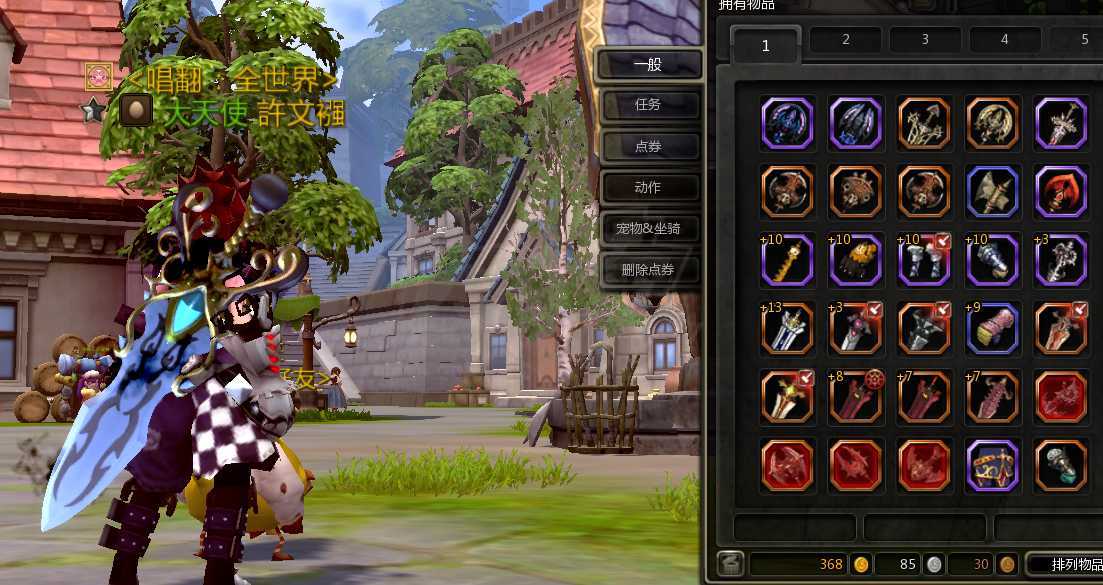
Task: Select the 点券 category tab
Action: coord(648,146)
